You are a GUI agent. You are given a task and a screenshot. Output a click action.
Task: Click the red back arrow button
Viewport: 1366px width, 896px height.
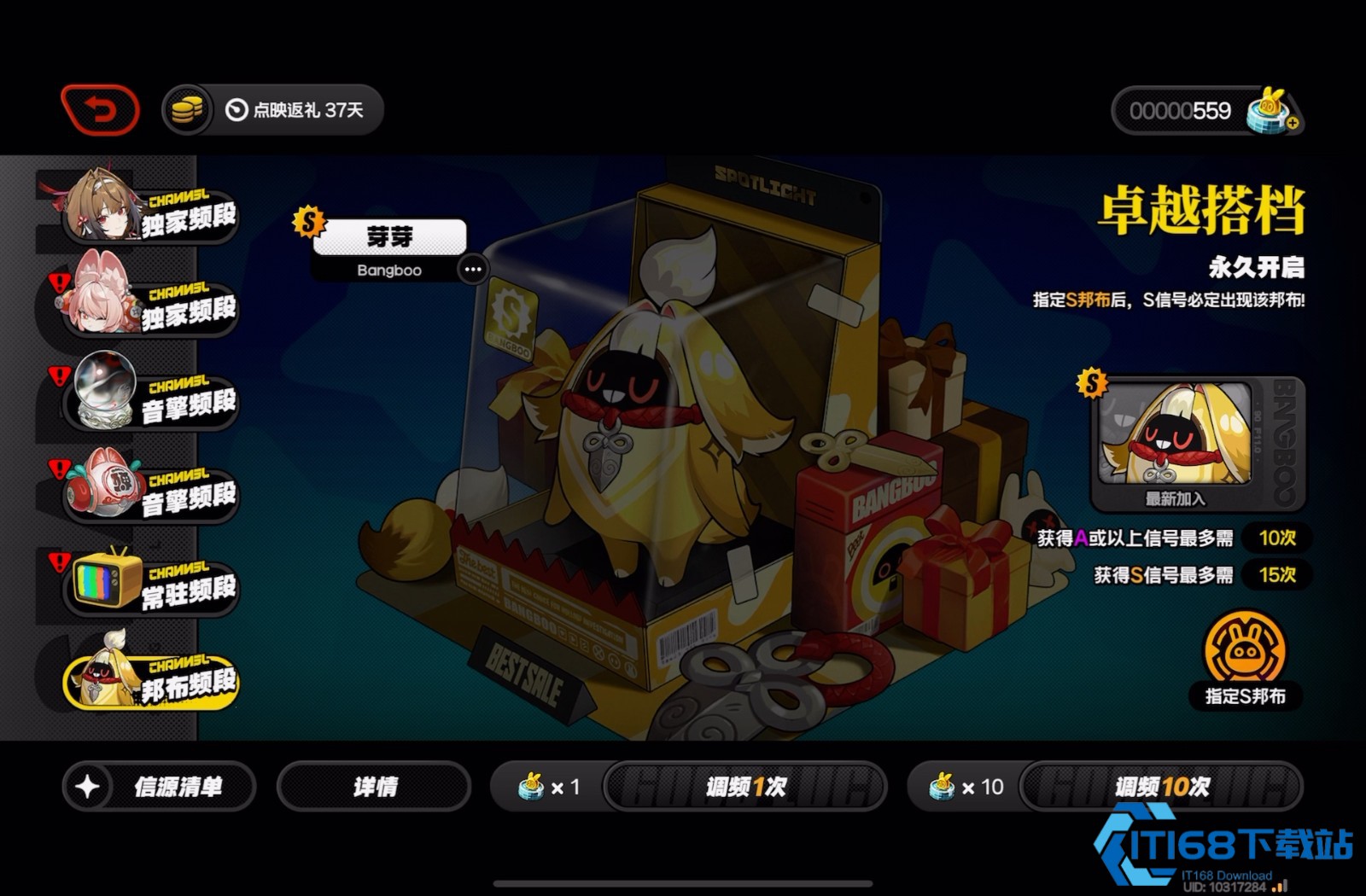click(x=100, y=110)
